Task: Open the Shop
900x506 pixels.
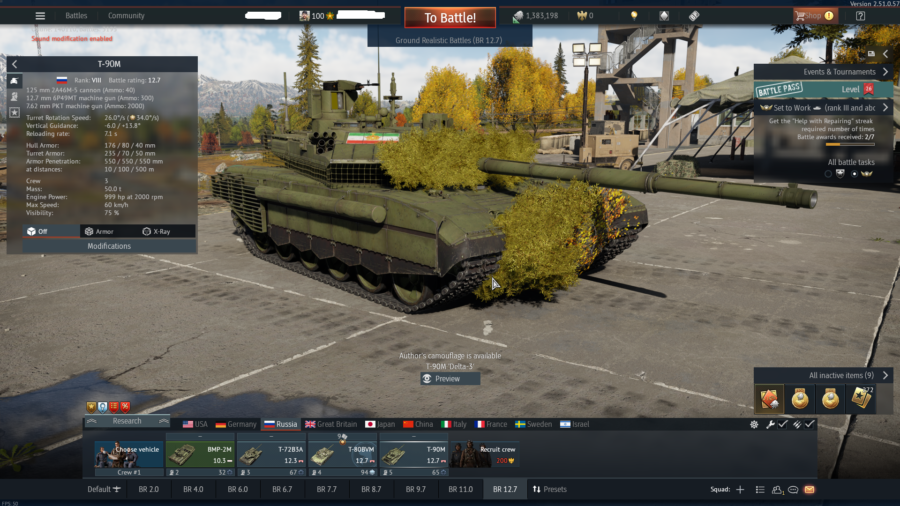Action: point(815,16)
